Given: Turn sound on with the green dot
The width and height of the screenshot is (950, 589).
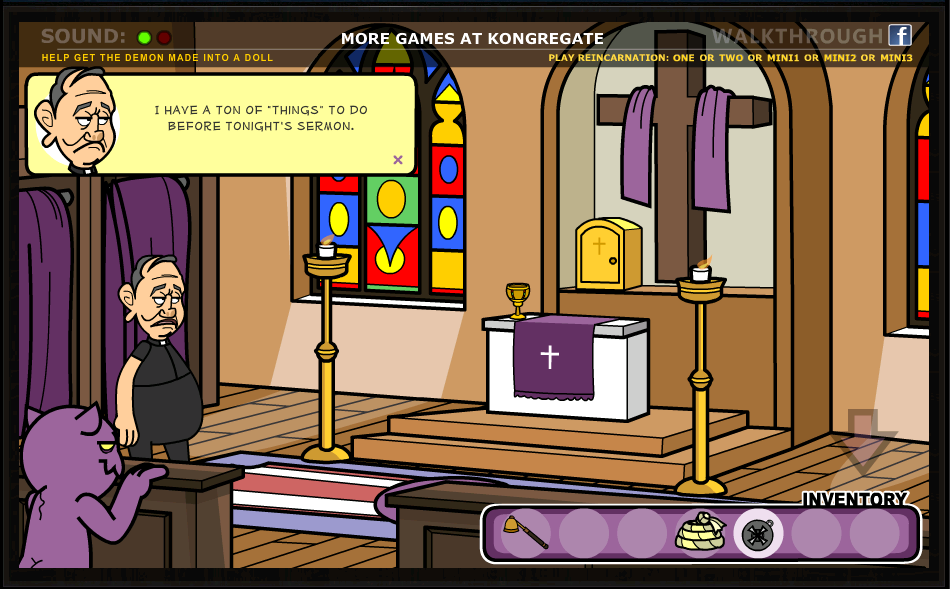Looking at the screenshot, I should click(x=144, y=38).
